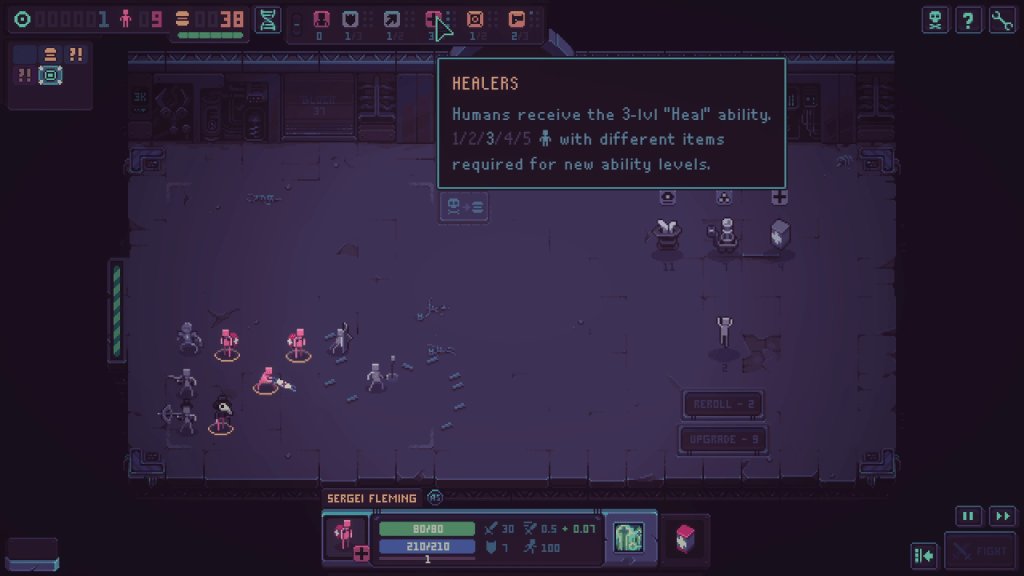Buy the Upgrade for 9

[x=723, y=439]
